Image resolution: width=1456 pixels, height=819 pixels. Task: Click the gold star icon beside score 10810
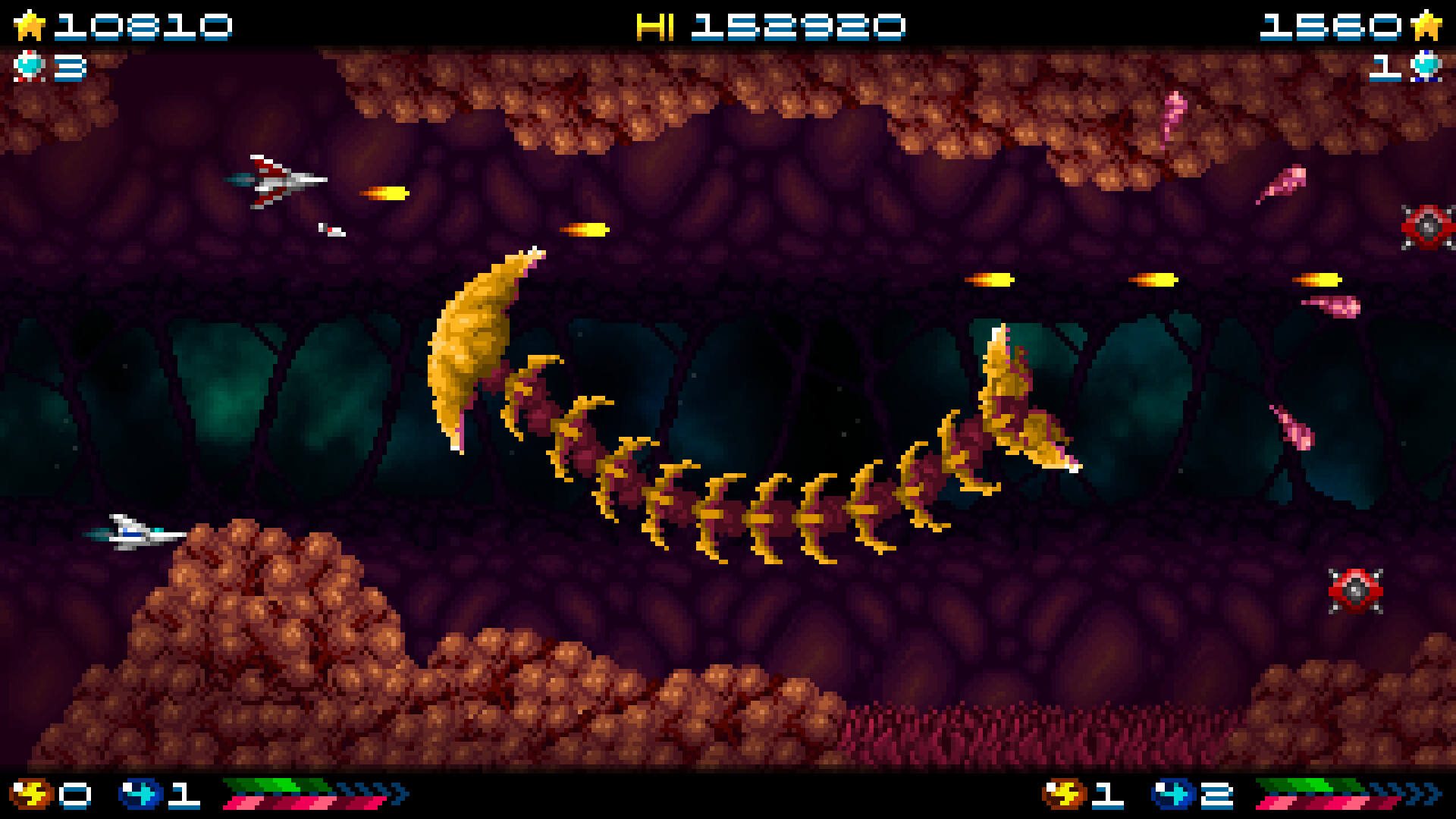(30, 24)
